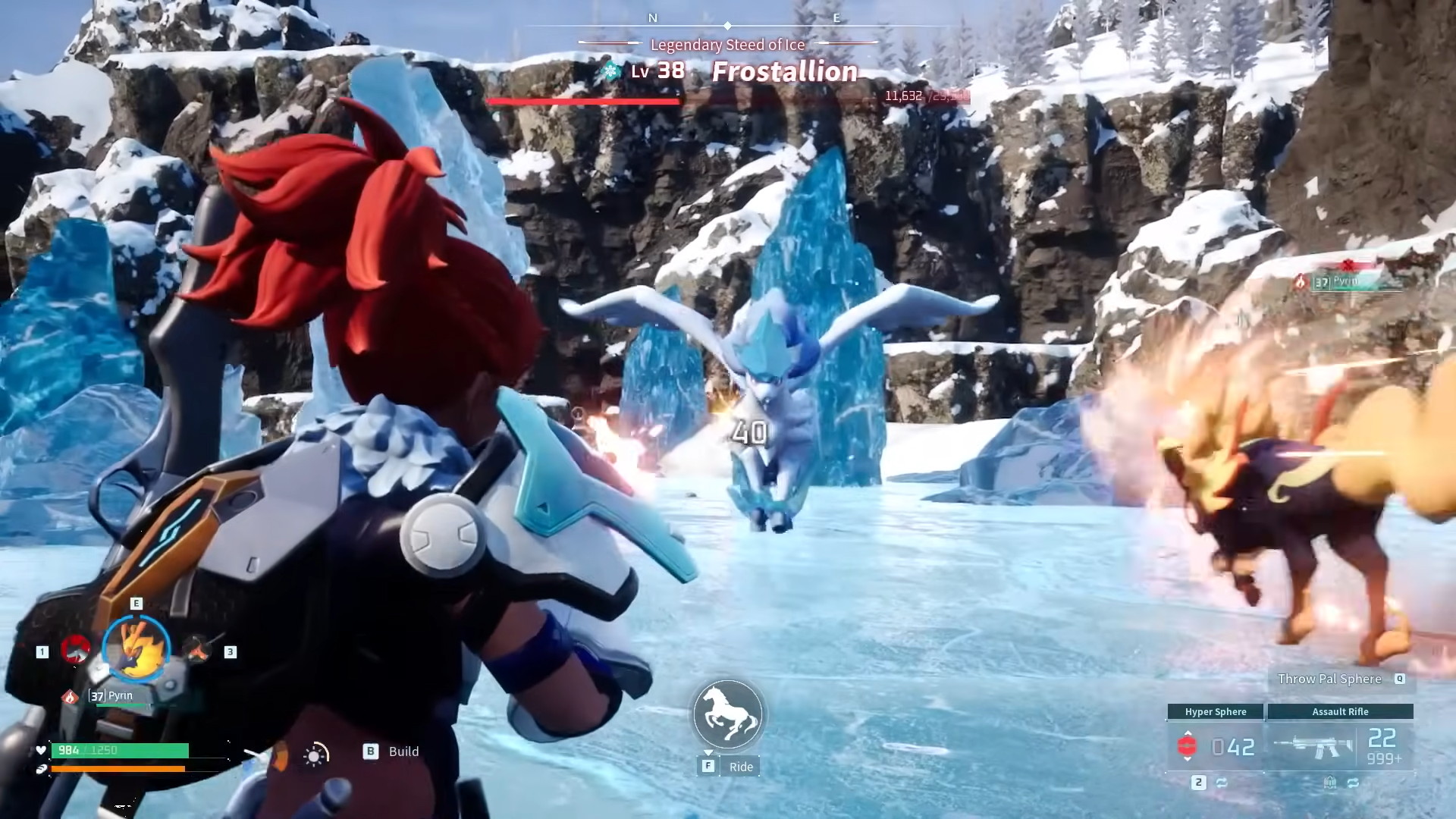The width and height of the screenshot is (1456, 819).
Task: Select the active Pyrin pal portrait
Action: click(x=136, y=647)
